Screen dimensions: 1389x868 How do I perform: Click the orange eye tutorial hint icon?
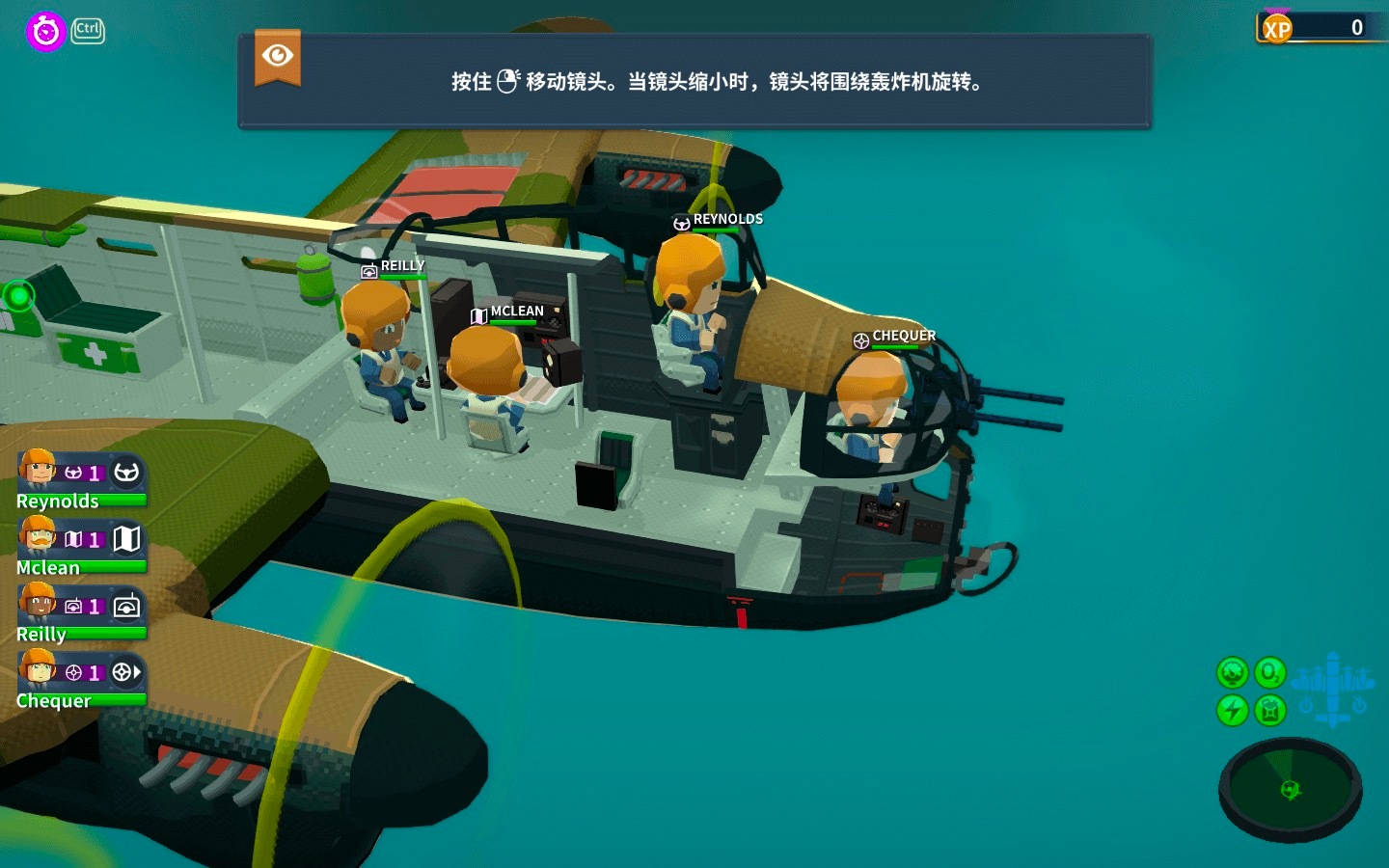click(278, 57)
